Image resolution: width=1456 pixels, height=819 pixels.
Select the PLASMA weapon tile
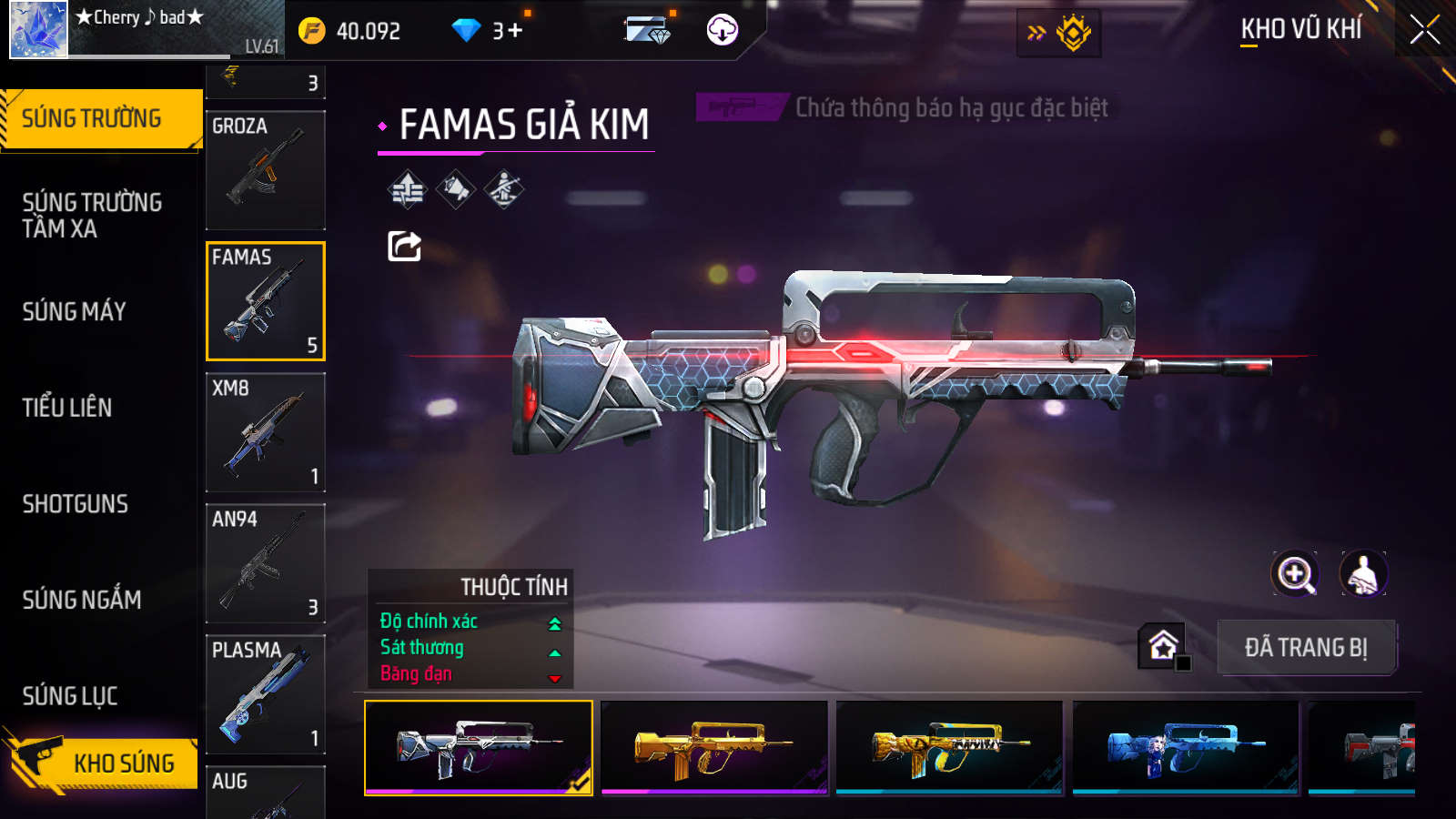coord(266,694)
